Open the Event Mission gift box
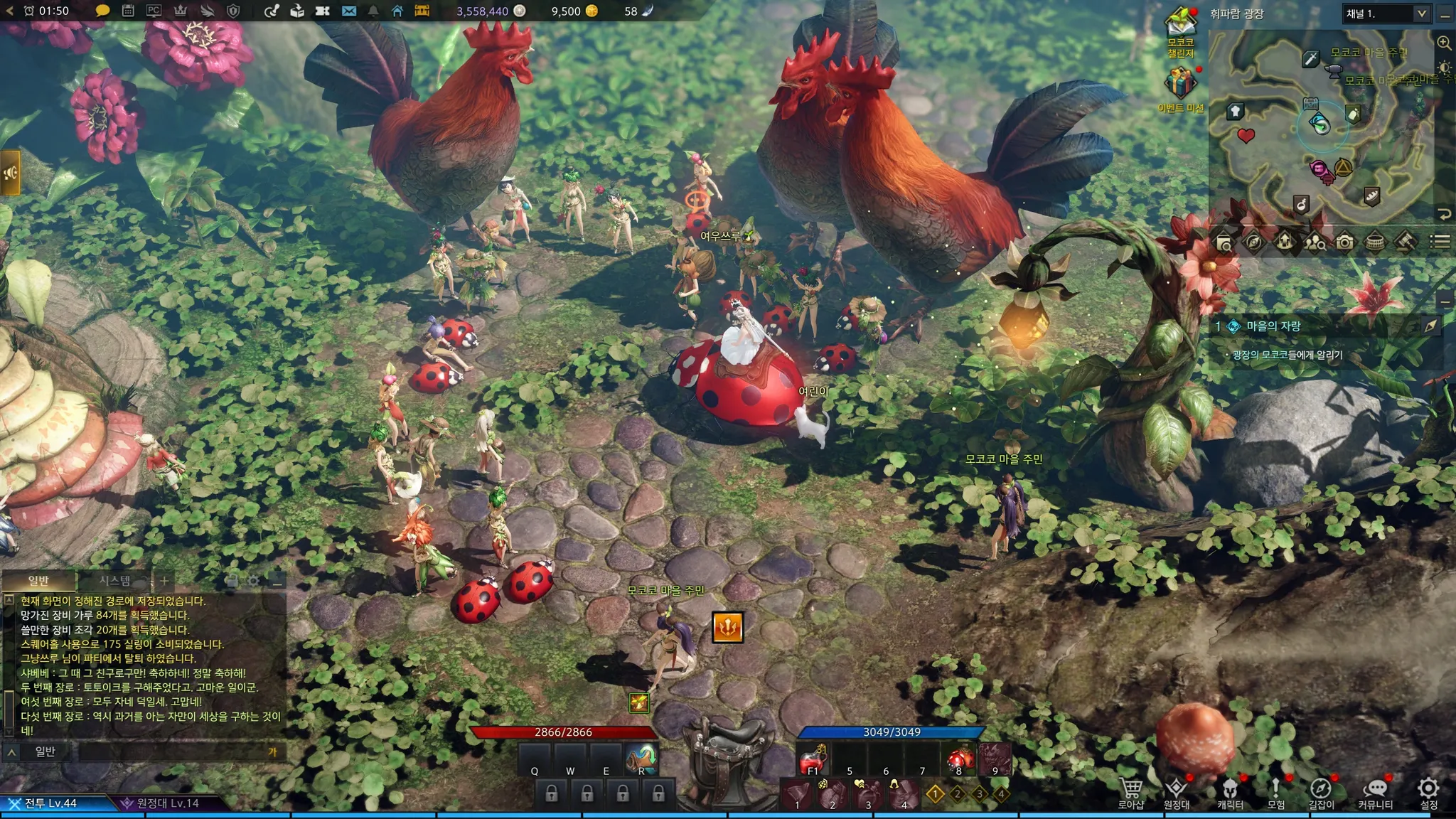 1179,85
